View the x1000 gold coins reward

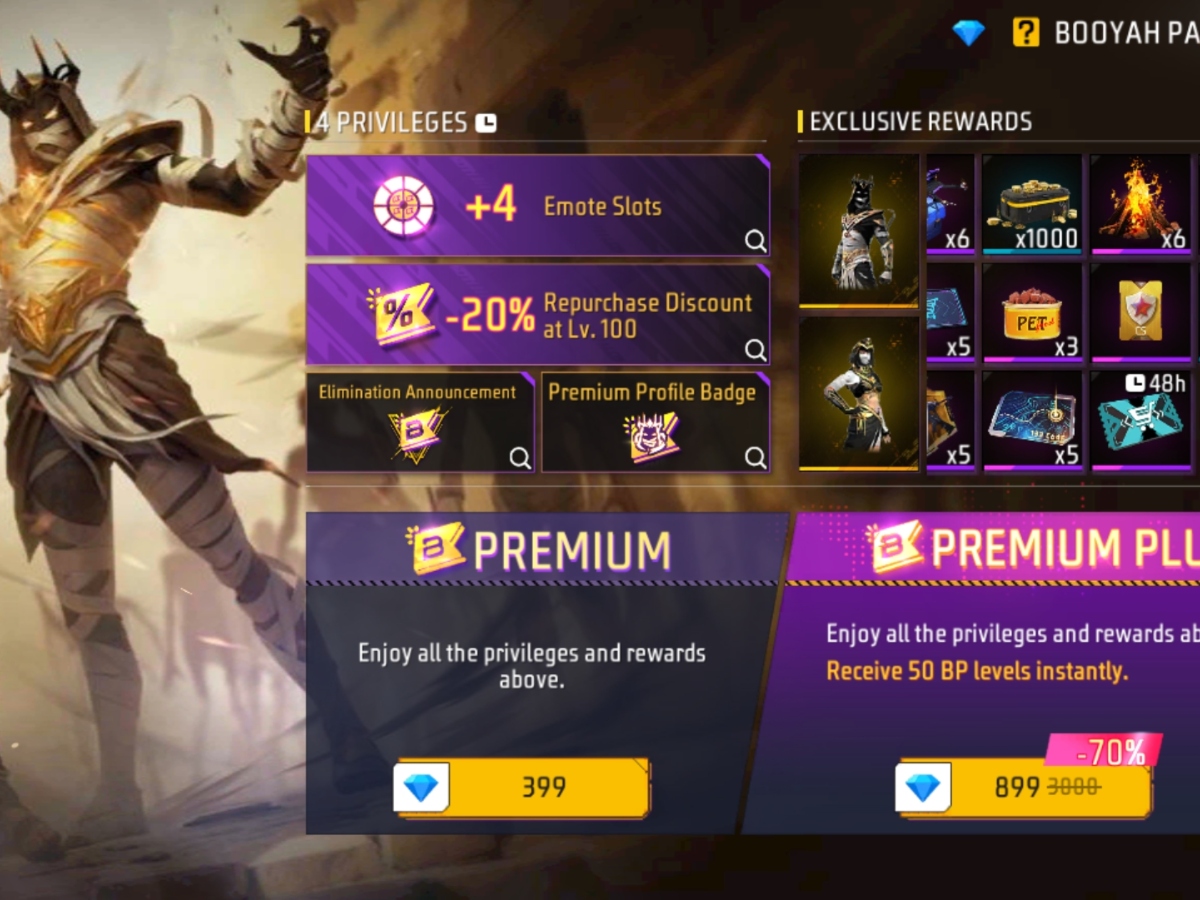[1032, 203]
